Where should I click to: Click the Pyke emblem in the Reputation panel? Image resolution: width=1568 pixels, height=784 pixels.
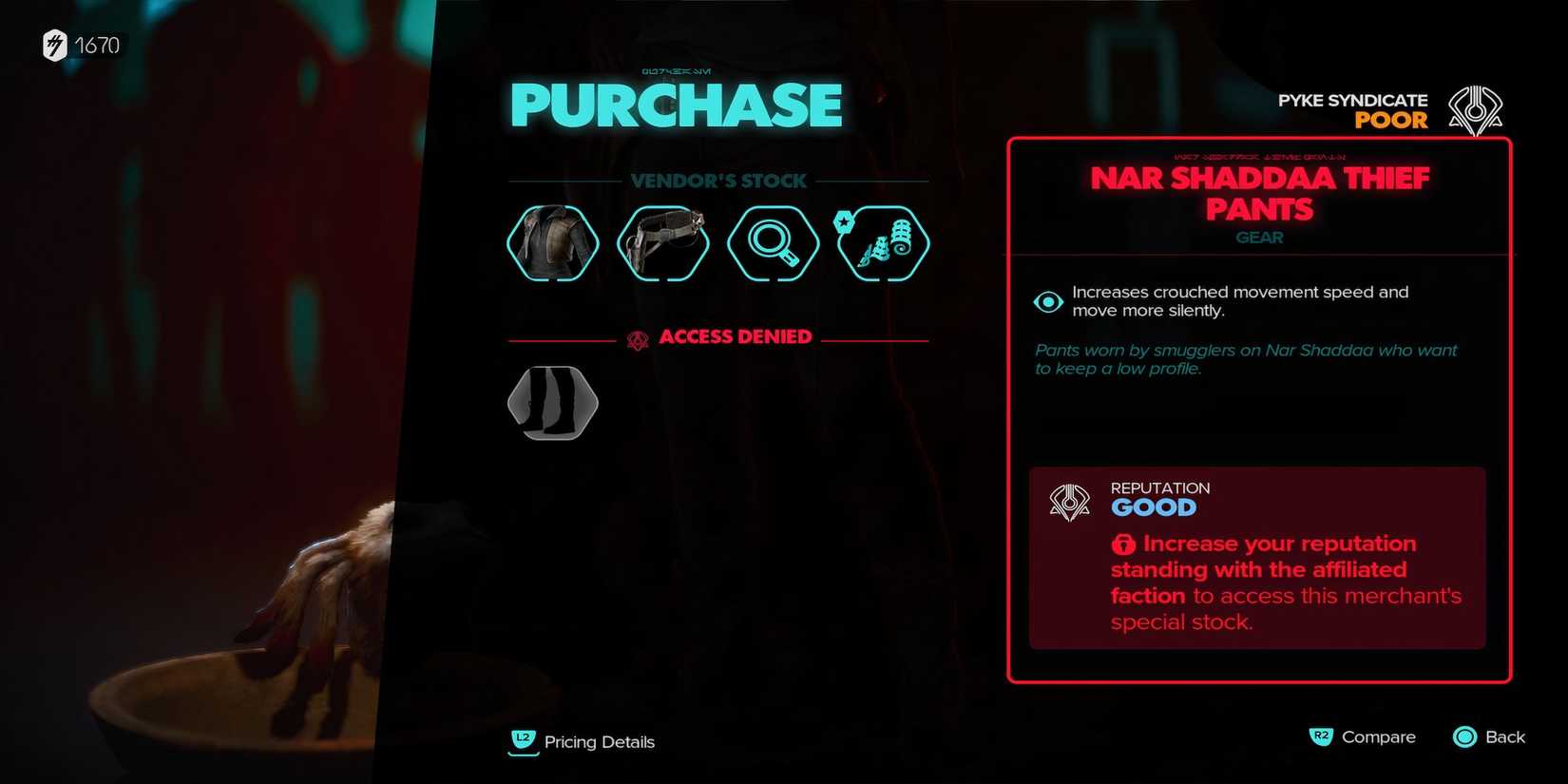(x=1068, y=500)
